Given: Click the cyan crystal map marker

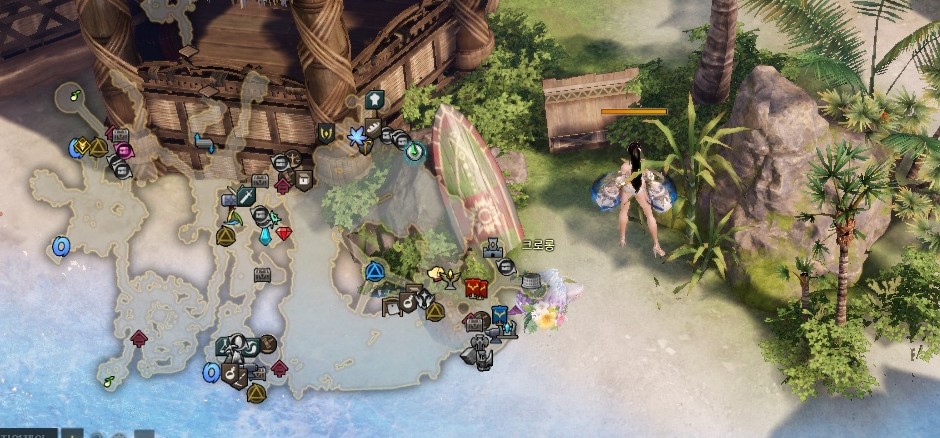Looking at the screenshot, I should pos(265,236).
